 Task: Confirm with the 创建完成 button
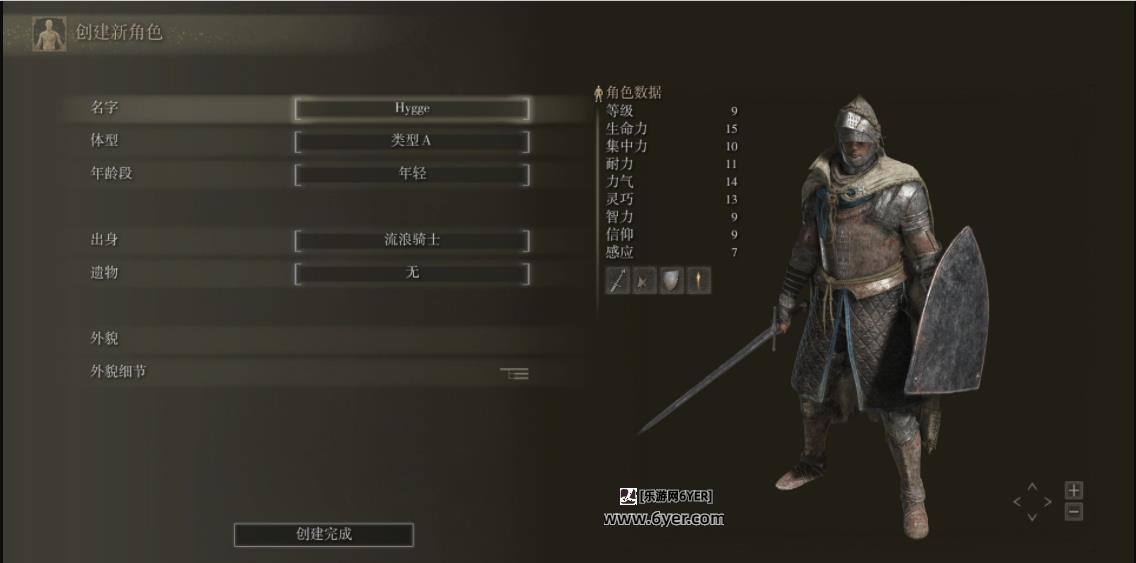(323, 534)
